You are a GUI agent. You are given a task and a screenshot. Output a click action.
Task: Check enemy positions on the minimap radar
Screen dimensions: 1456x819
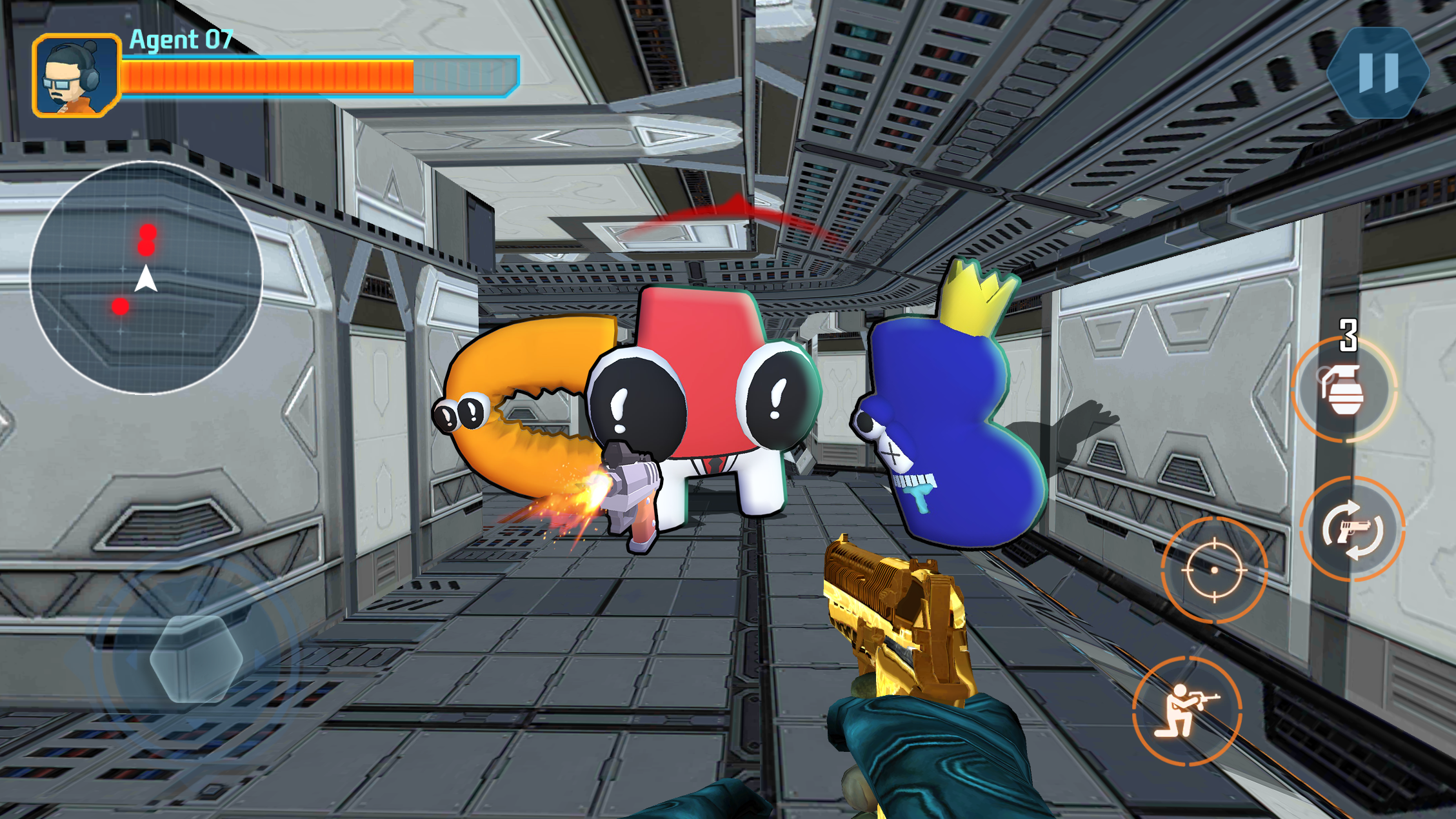pos(147,278)
